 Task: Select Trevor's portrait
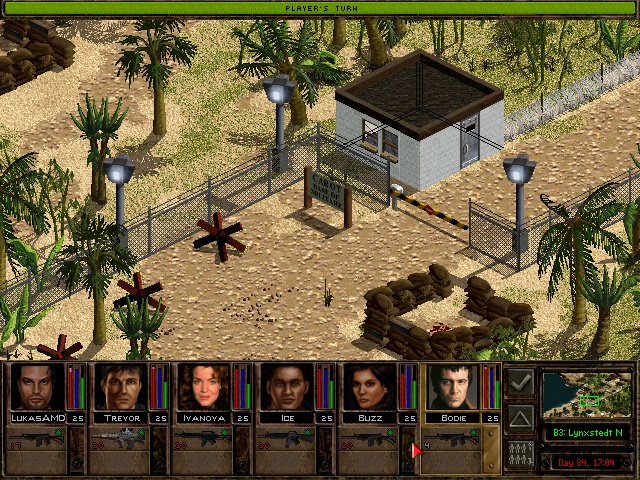(120, 388)
